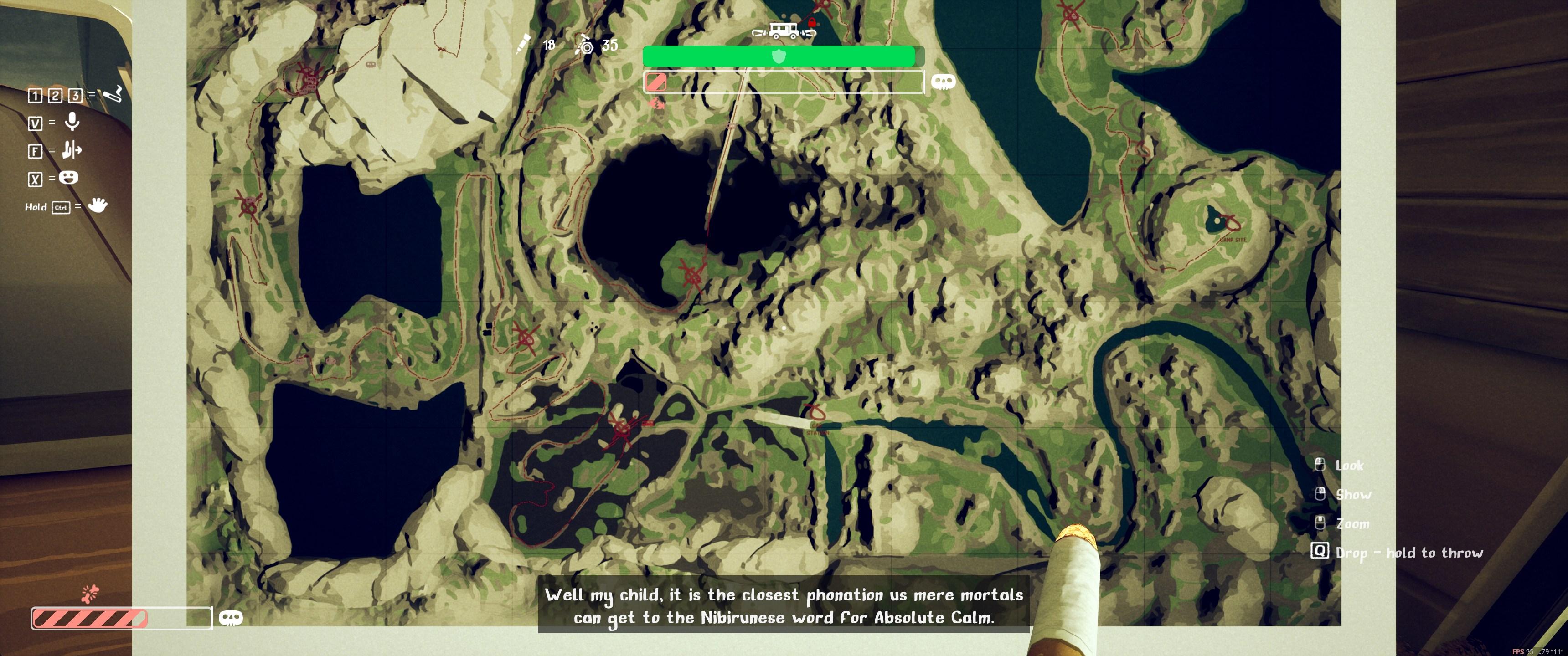Click the RV vehicle icon above the green bar
This screenshot has height=656, width=1568.
coord(784,30)
